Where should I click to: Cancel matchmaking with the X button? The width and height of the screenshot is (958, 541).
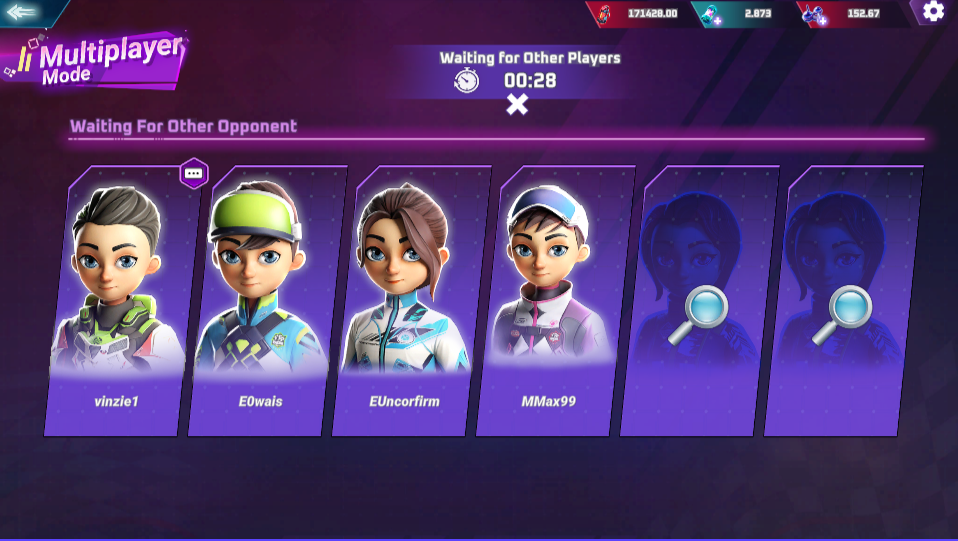tap(517, 104)
